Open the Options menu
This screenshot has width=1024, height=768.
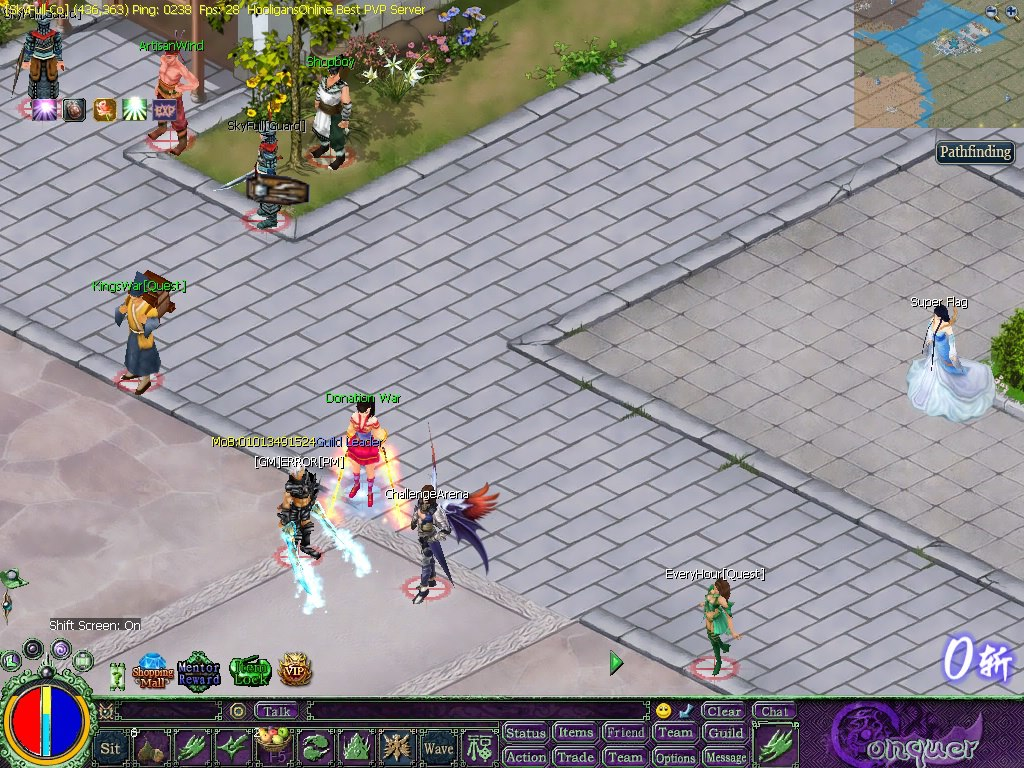(x=676, y=757)
